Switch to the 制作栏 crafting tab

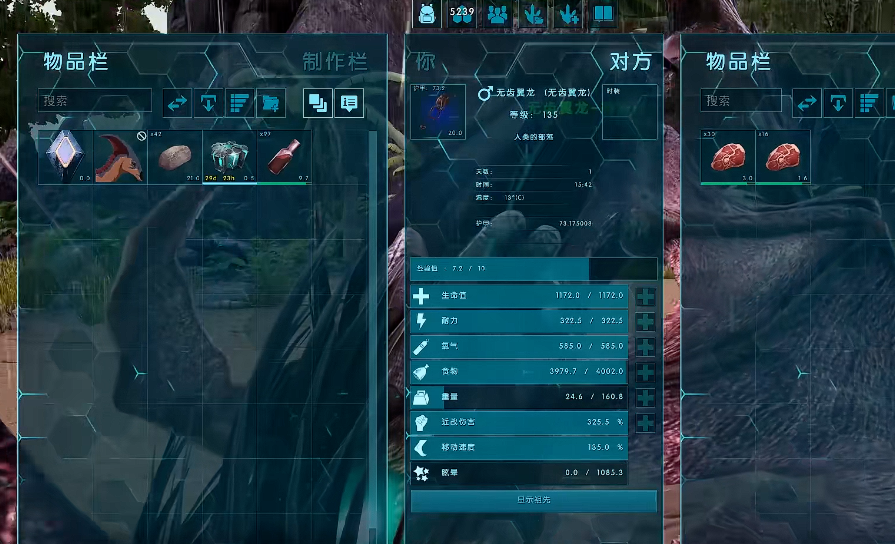point(334,62)
